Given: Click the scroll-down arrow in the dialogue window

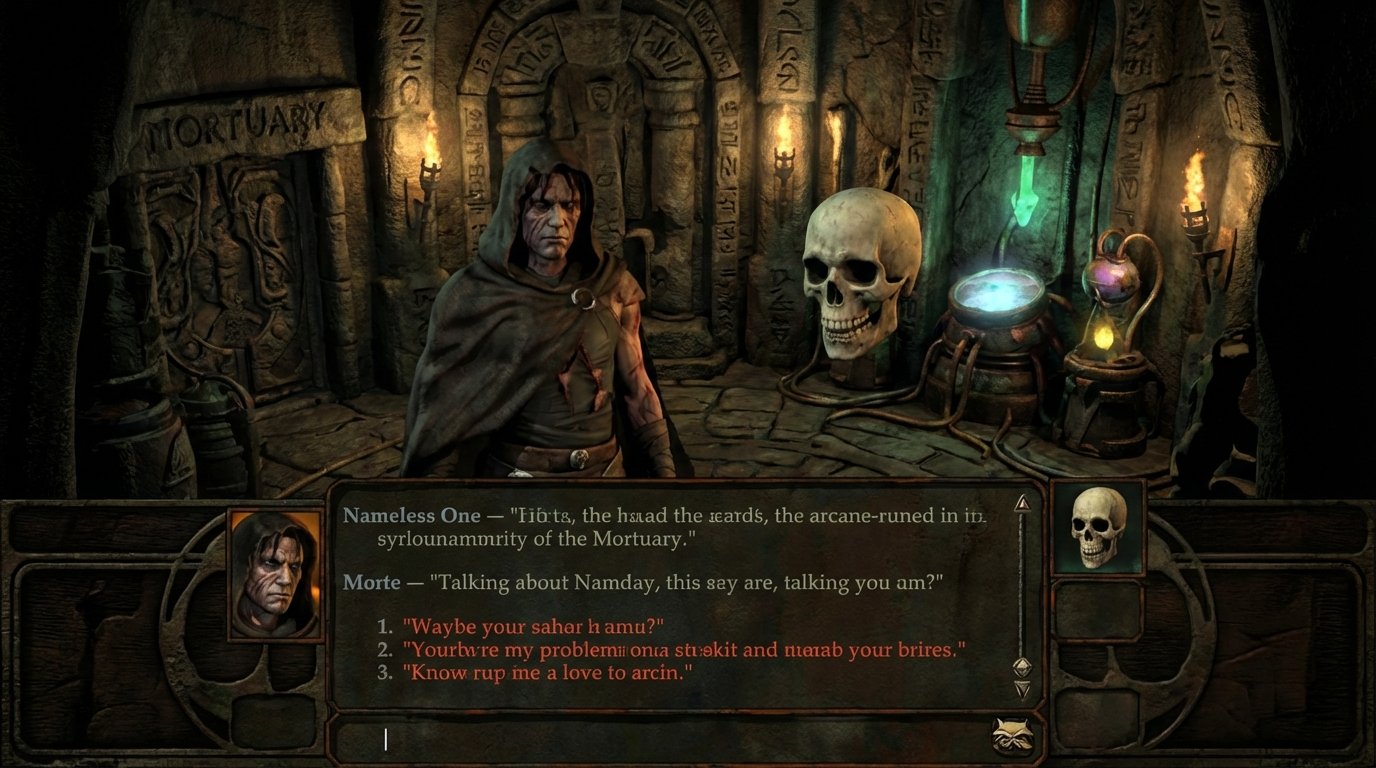Looking at the screenshot, I should (1022, 688).
